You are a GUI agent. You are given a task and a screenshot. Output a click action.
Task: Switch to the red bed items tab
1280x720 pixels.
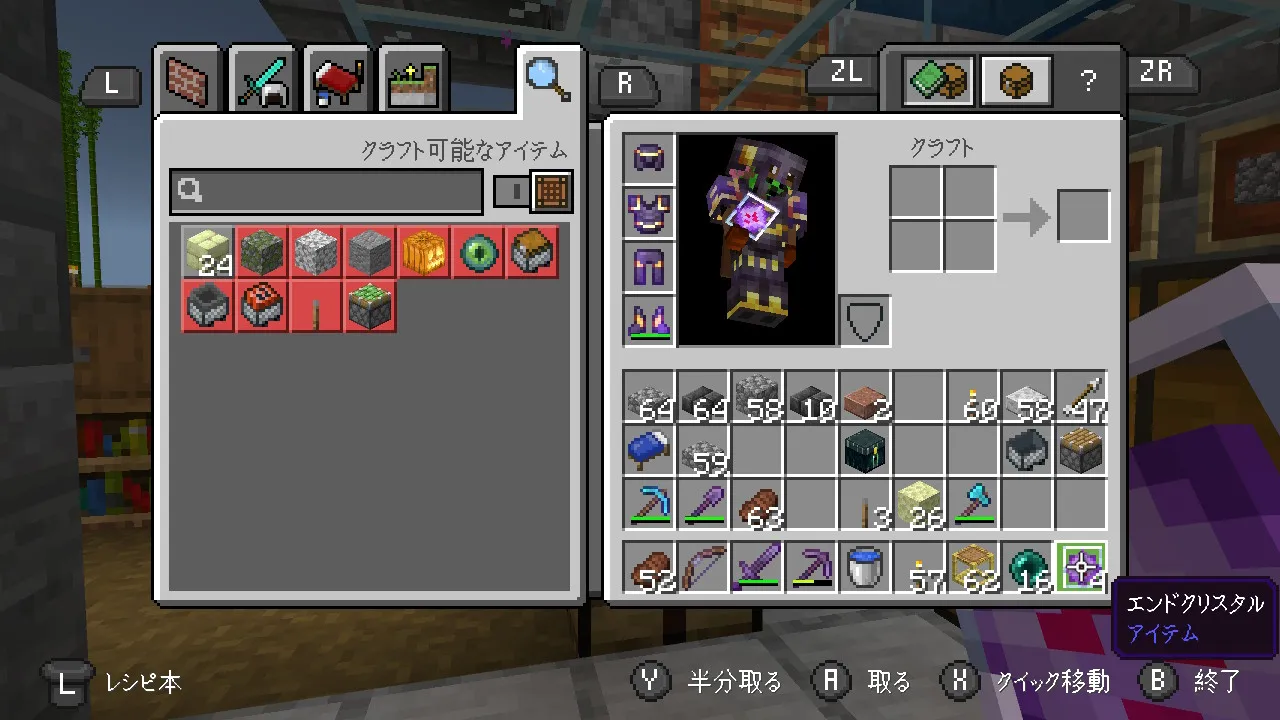click(339, 80)
